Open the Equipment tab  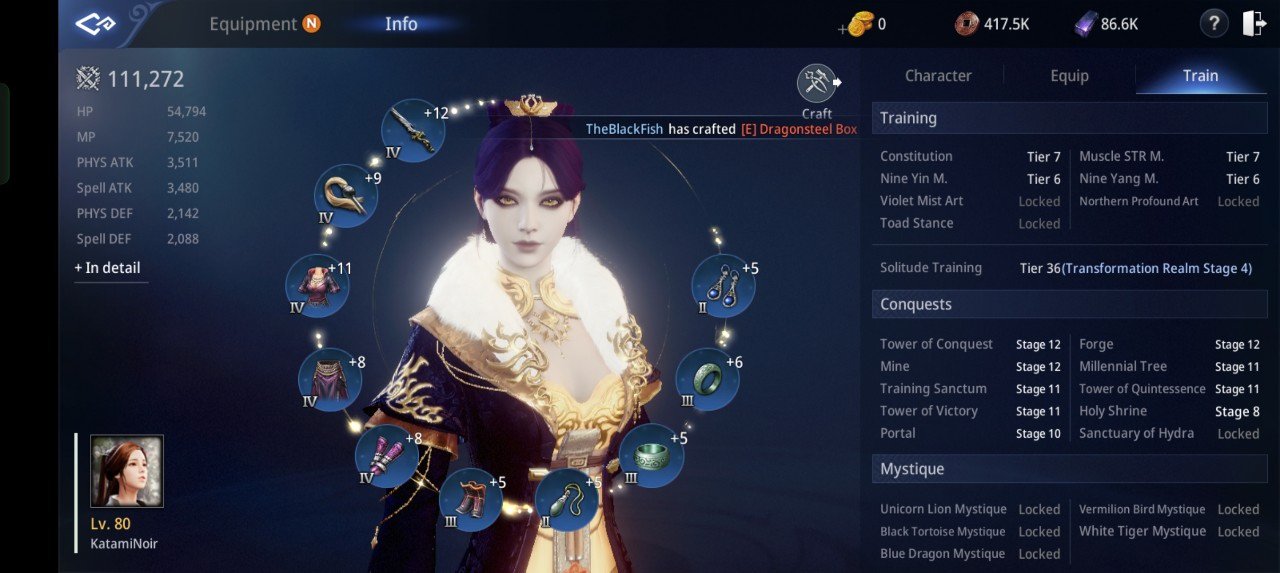point(253,24)
